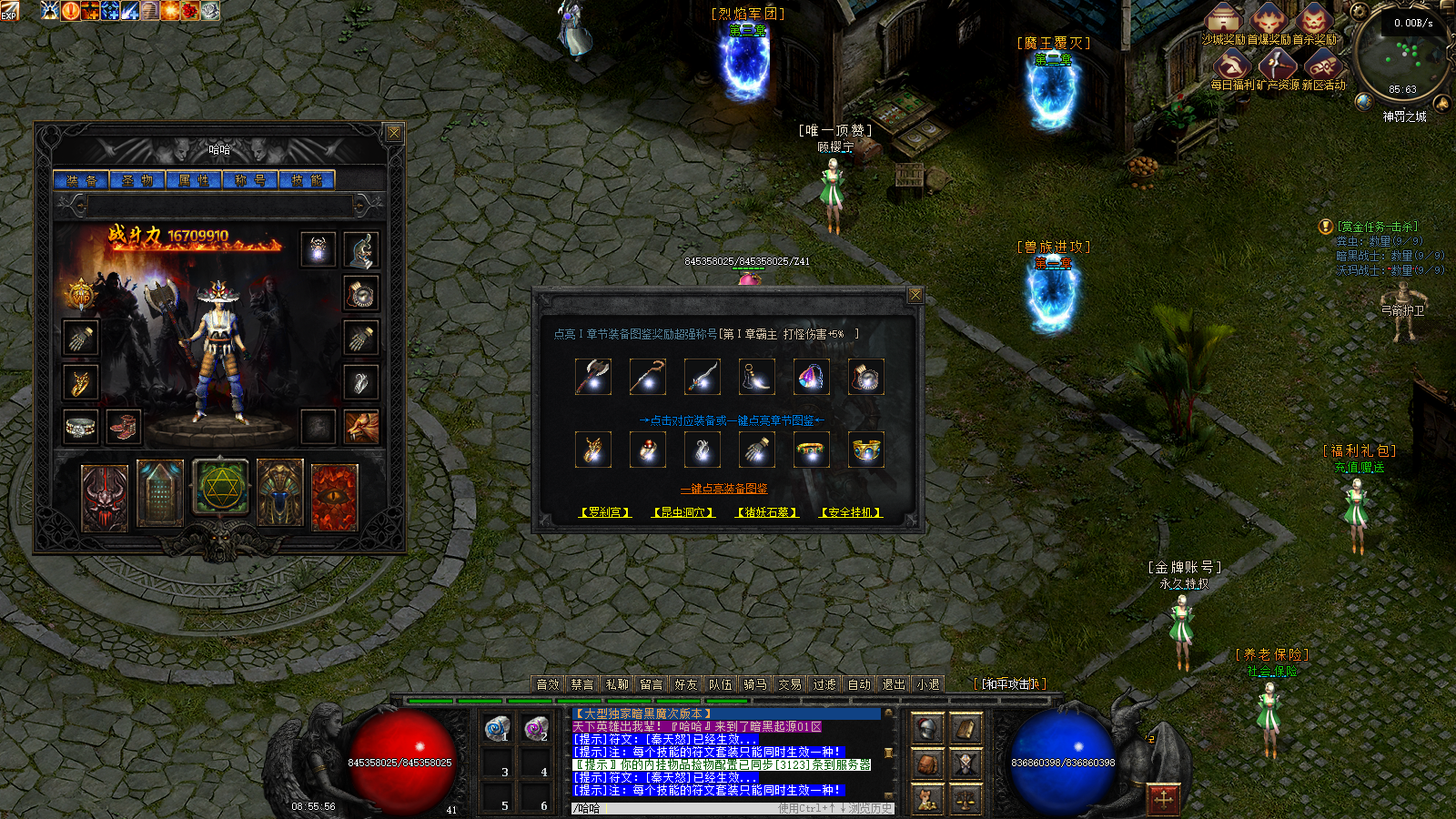Light up the battle axe codex item
The image size is (1456, 819).
[593, 377]
